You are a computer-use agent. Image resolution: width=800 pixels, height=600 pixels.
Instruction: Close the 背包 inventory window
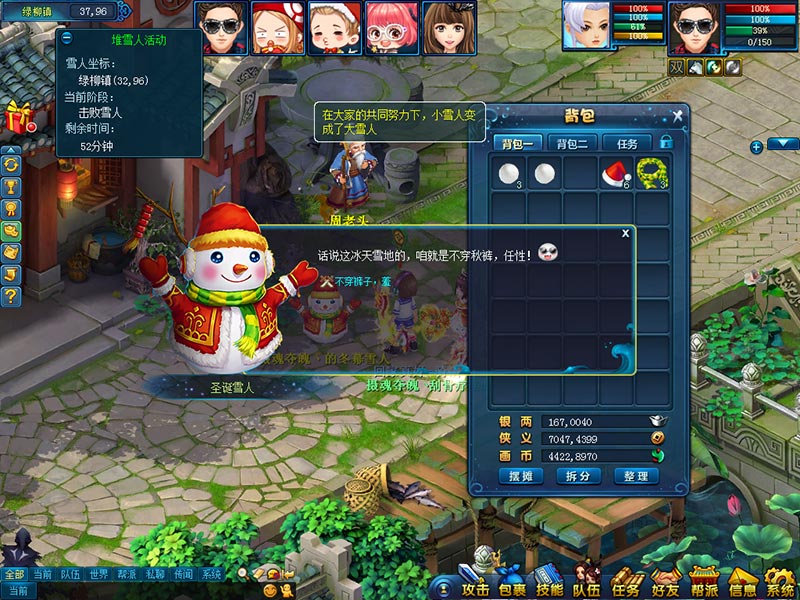[x=677, y=116]
